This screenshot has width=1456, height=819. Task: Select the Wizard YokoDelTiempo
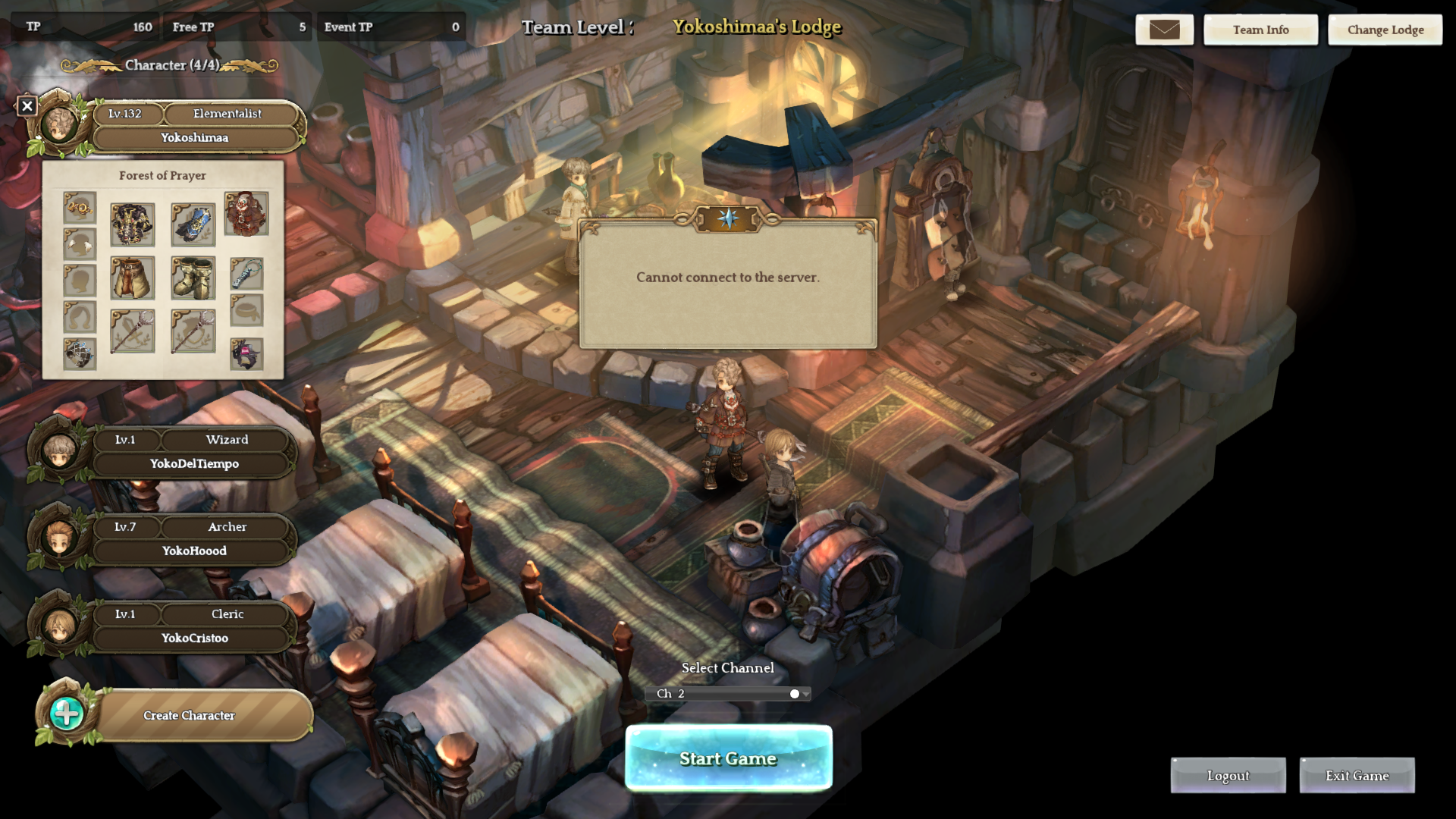(x=193, y=452)
